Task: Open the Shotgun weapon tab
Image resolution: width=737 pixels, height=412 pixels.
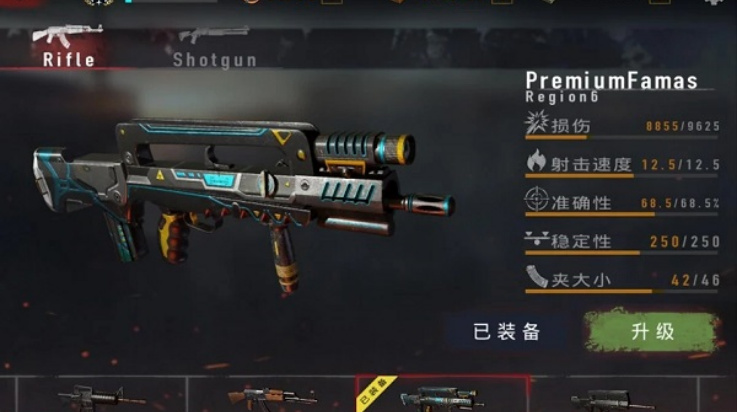Action: (x=213, y=45)
